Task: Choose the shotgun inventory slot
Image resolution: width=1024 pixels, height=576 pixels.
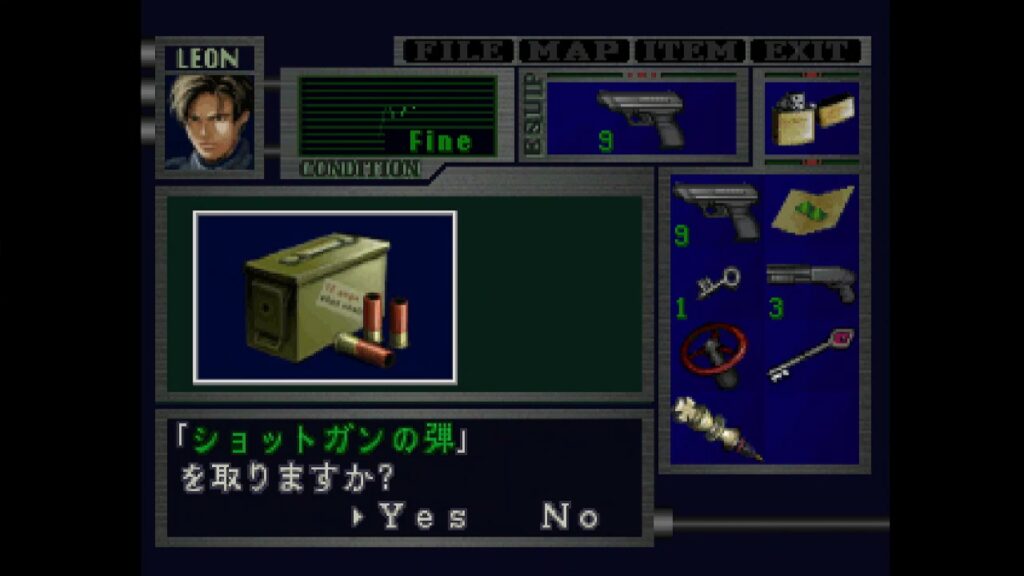Action: point(812,288)
